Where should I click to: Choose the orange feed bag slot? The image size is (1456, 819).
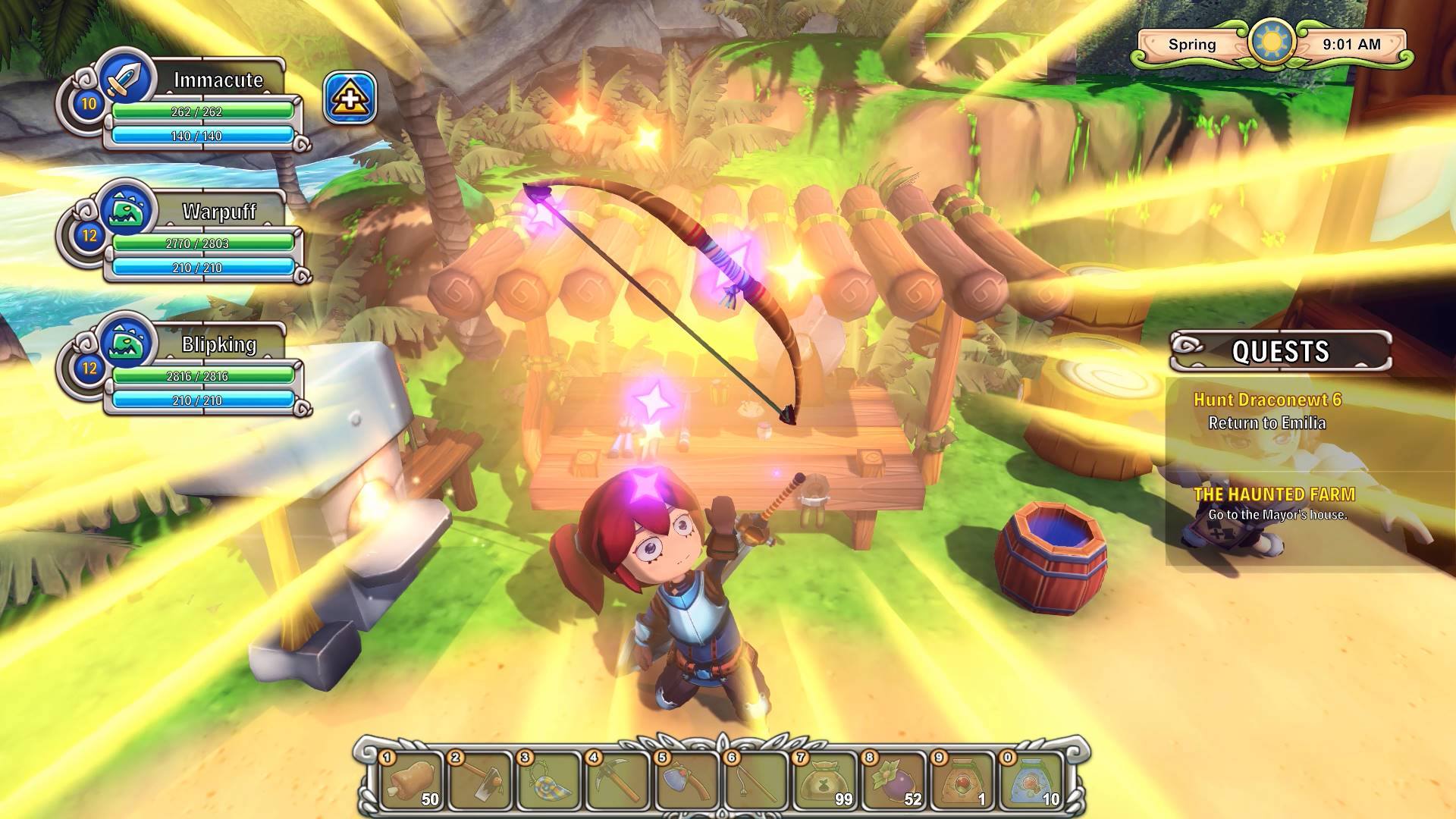coord(962,780)
